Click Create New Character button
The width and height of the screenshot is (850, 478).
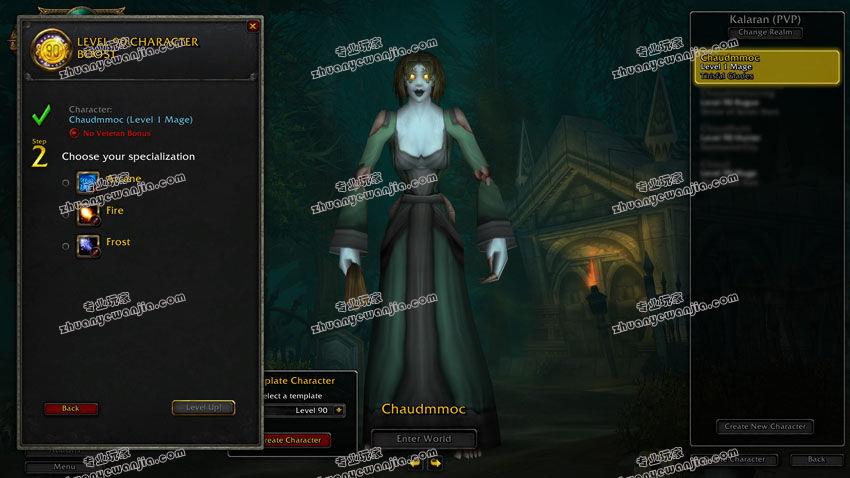(765, 426)
